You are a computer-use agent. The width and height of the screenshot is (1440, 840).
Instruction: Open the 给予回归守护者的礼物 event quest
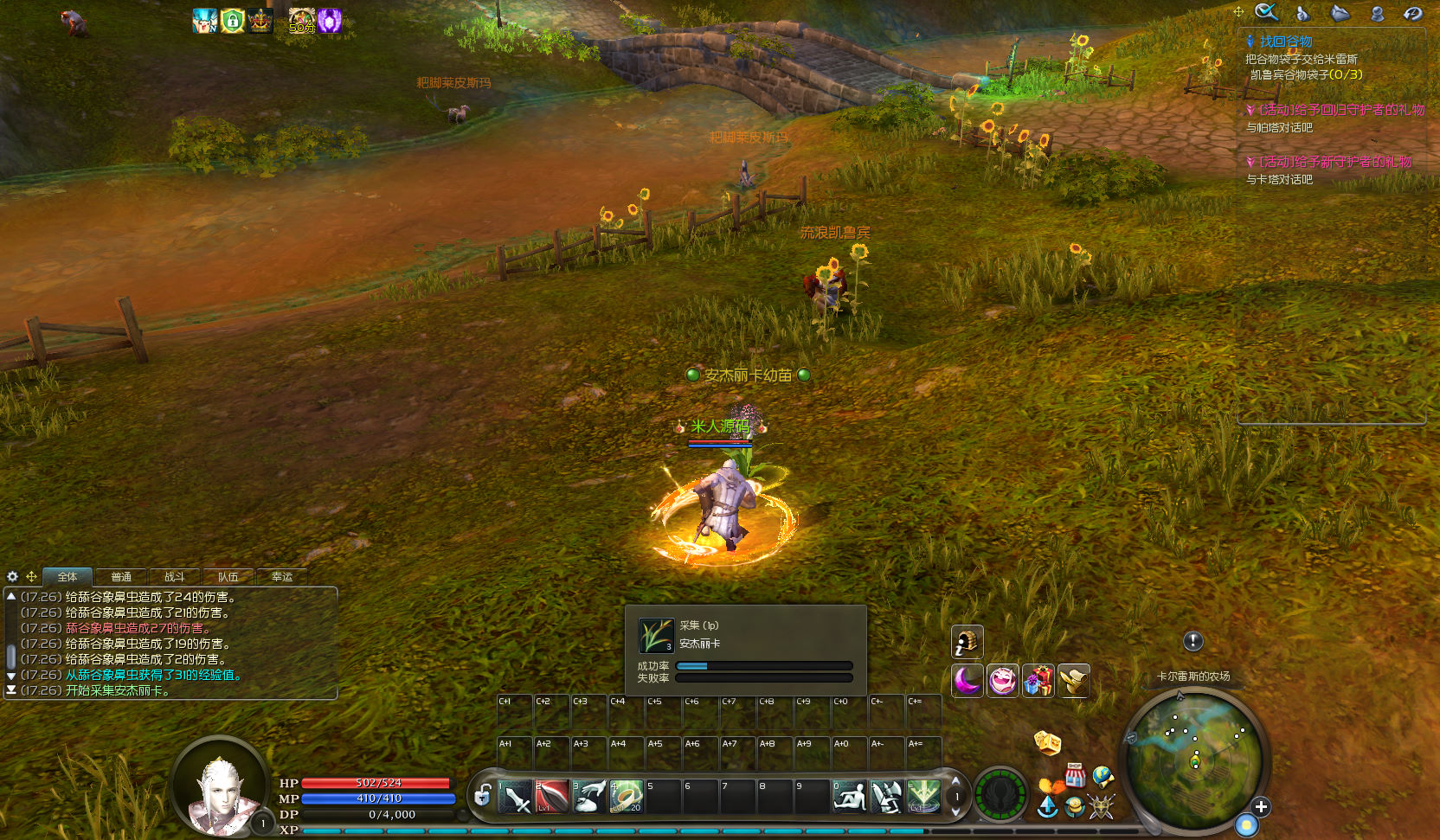1340,110
